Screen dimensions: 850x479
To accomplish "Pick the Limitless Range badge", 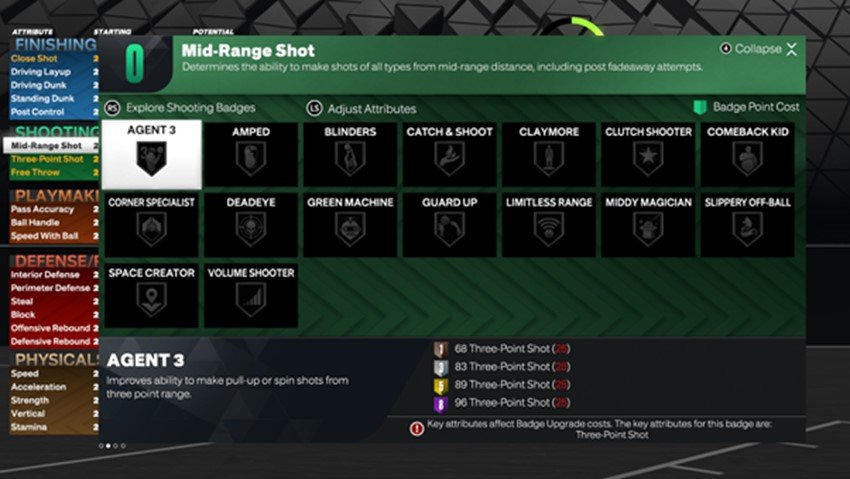I will [548, 225].
